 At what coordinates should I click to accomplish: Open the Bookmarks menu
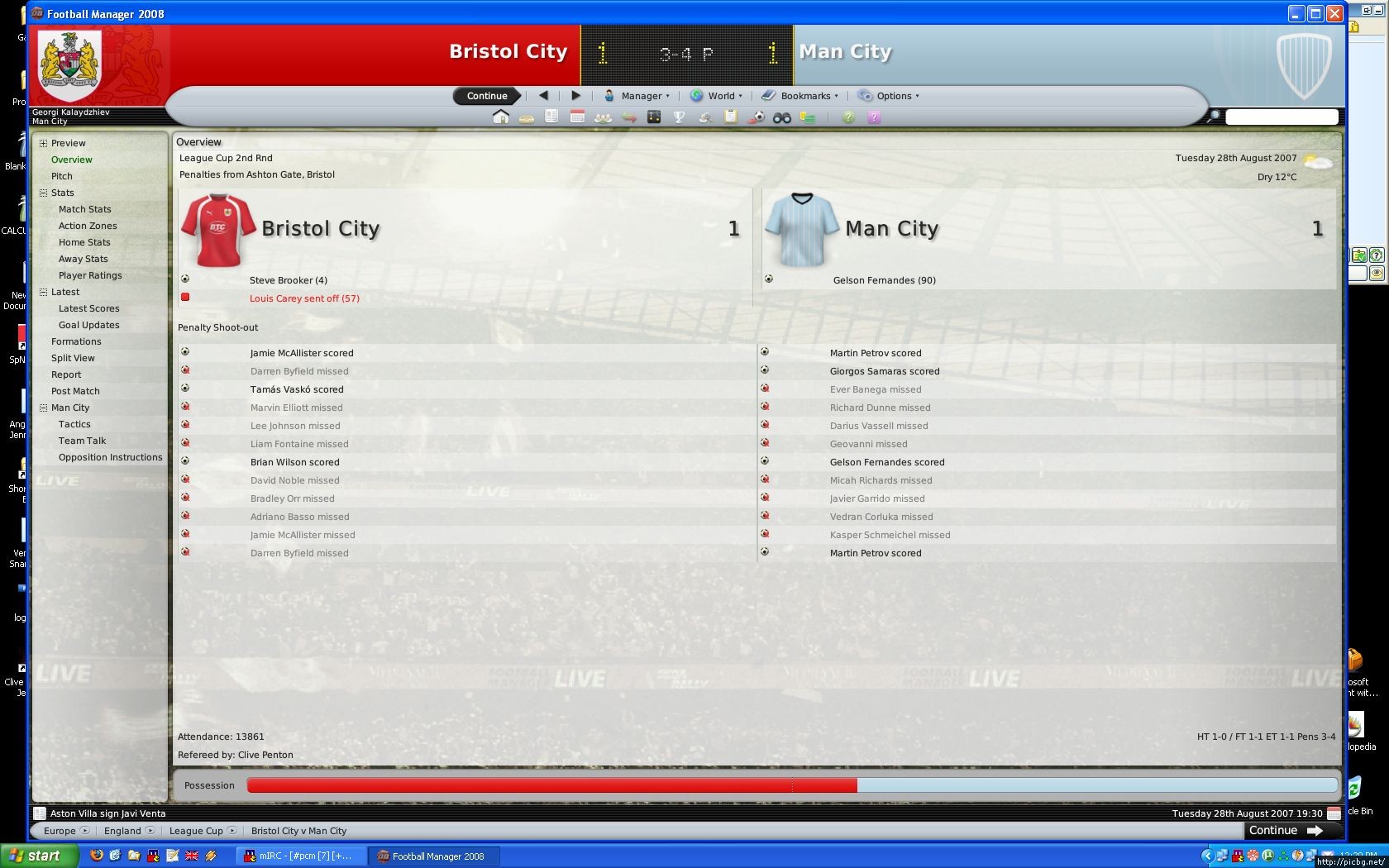click(x=800, y=96)
